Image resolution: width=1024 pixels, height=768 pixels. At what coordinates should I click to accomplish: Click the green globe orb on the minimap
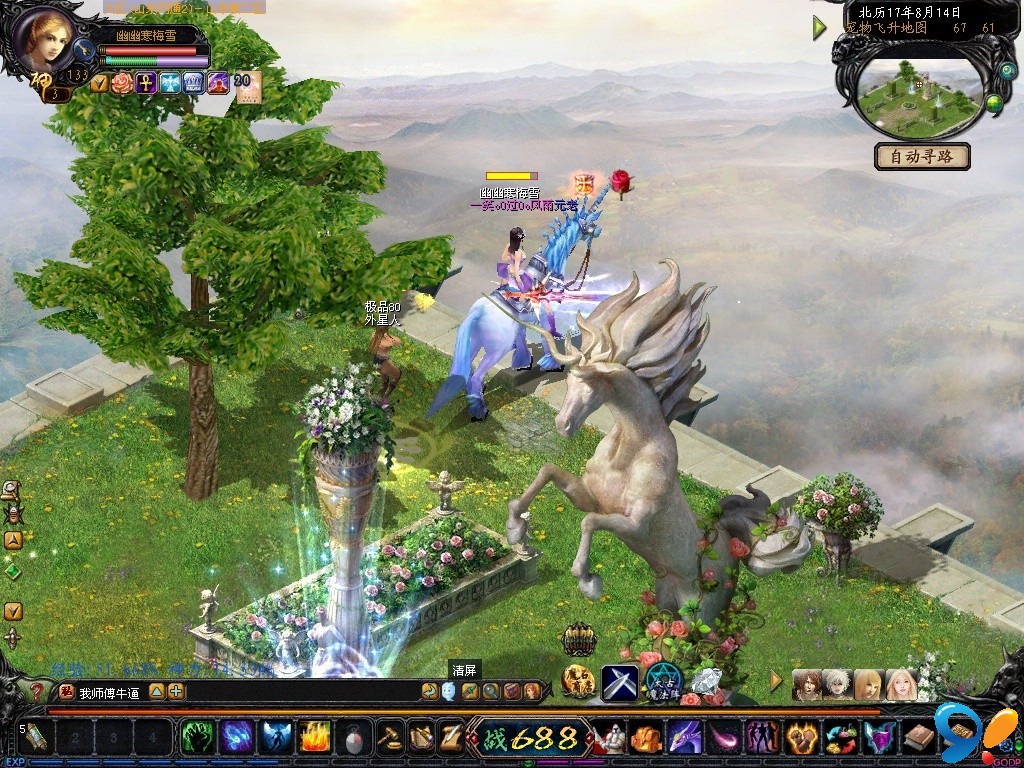click(994, 101)
